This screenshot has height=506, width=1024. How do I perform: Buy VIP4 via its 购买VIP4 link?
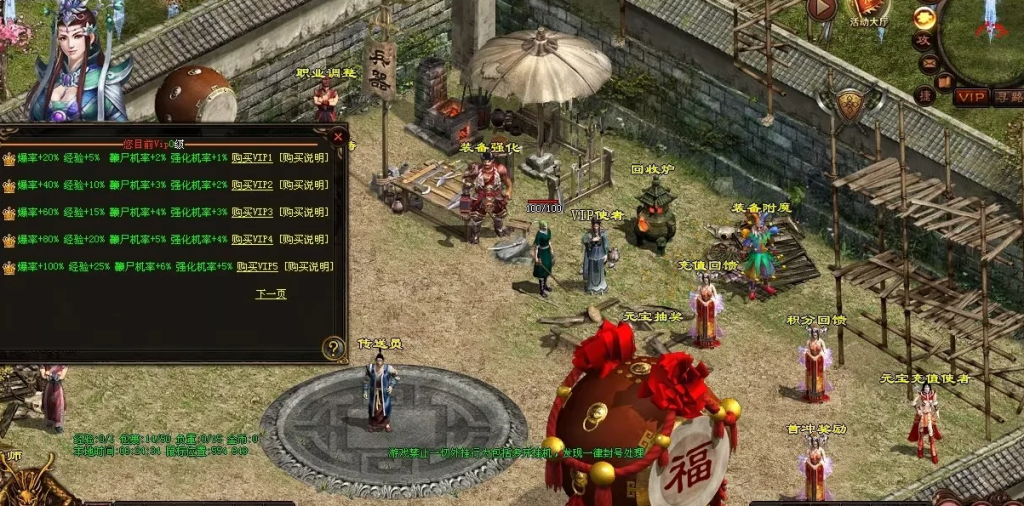pos(252,240)
